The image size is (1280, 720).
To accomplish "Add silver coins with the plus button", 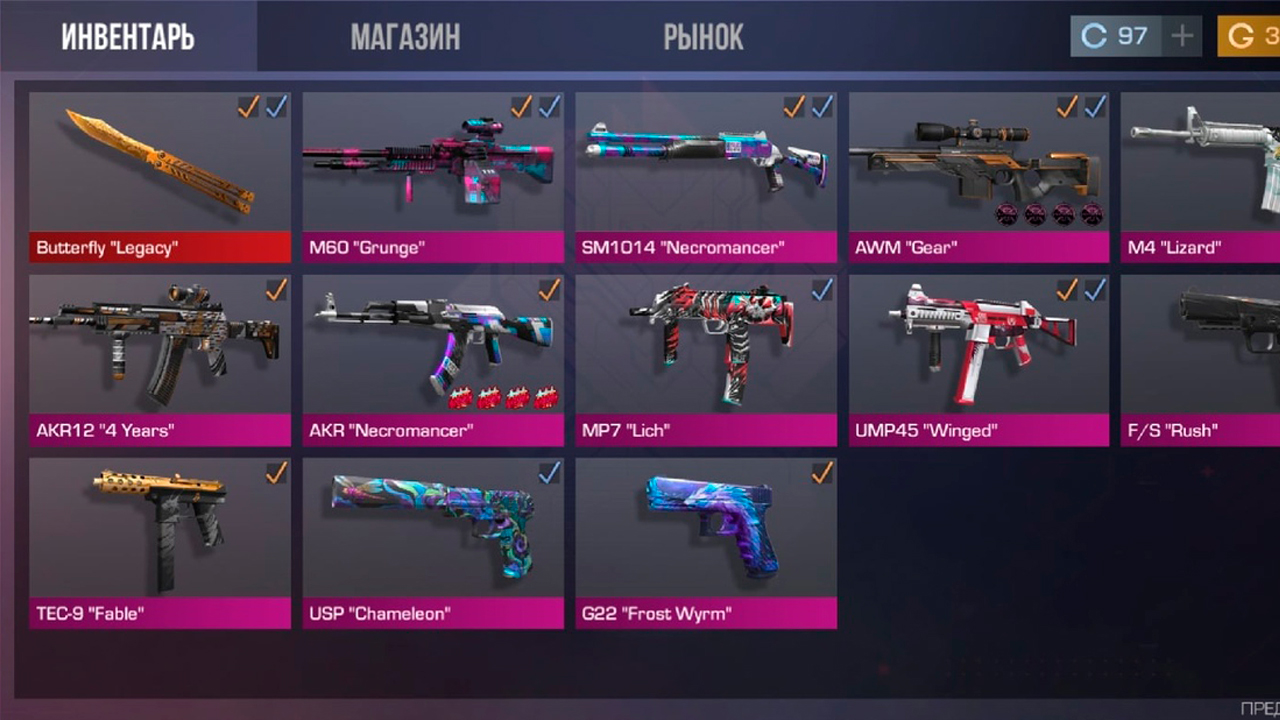I will coord(1182,37).
